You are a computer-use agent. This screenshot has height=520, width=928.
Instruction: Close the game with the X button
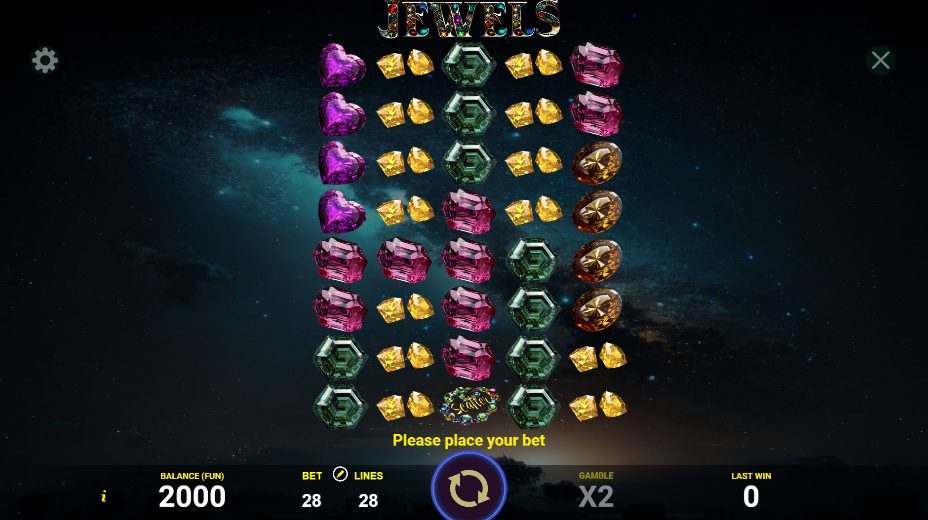pyautogui.click(x=880, y=61)
